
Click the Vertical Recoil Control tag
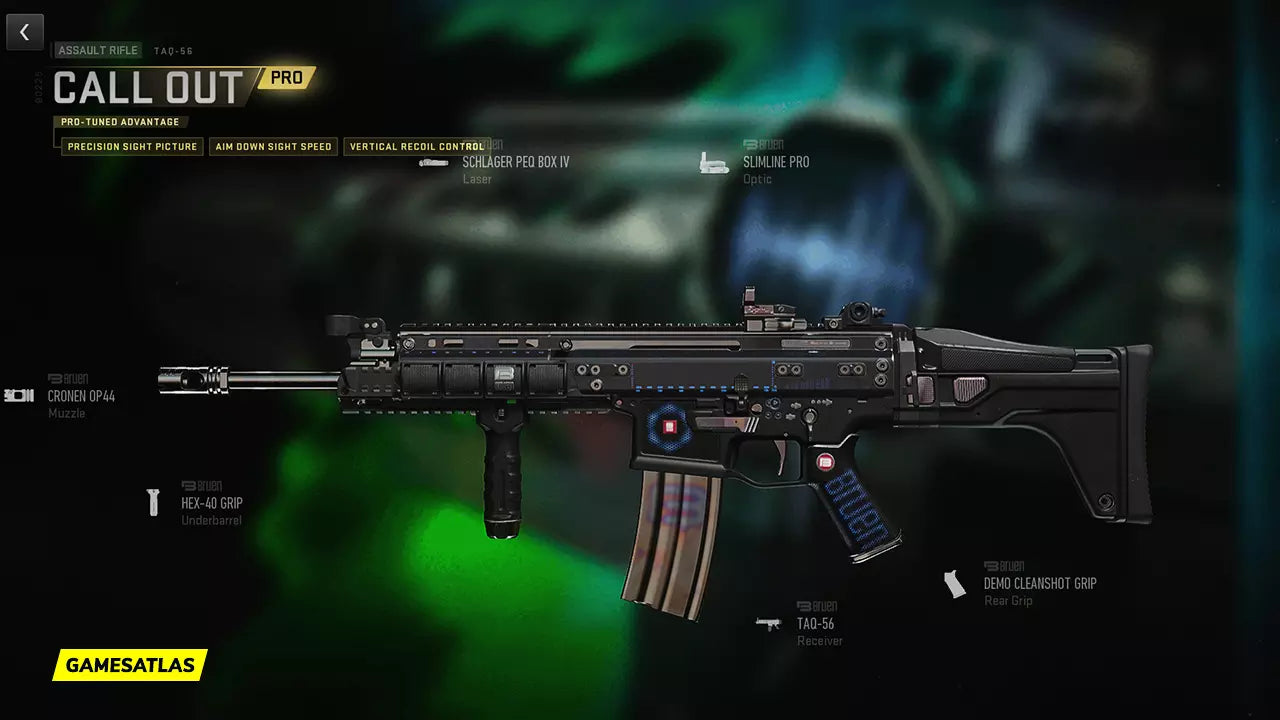click(417, 147)
